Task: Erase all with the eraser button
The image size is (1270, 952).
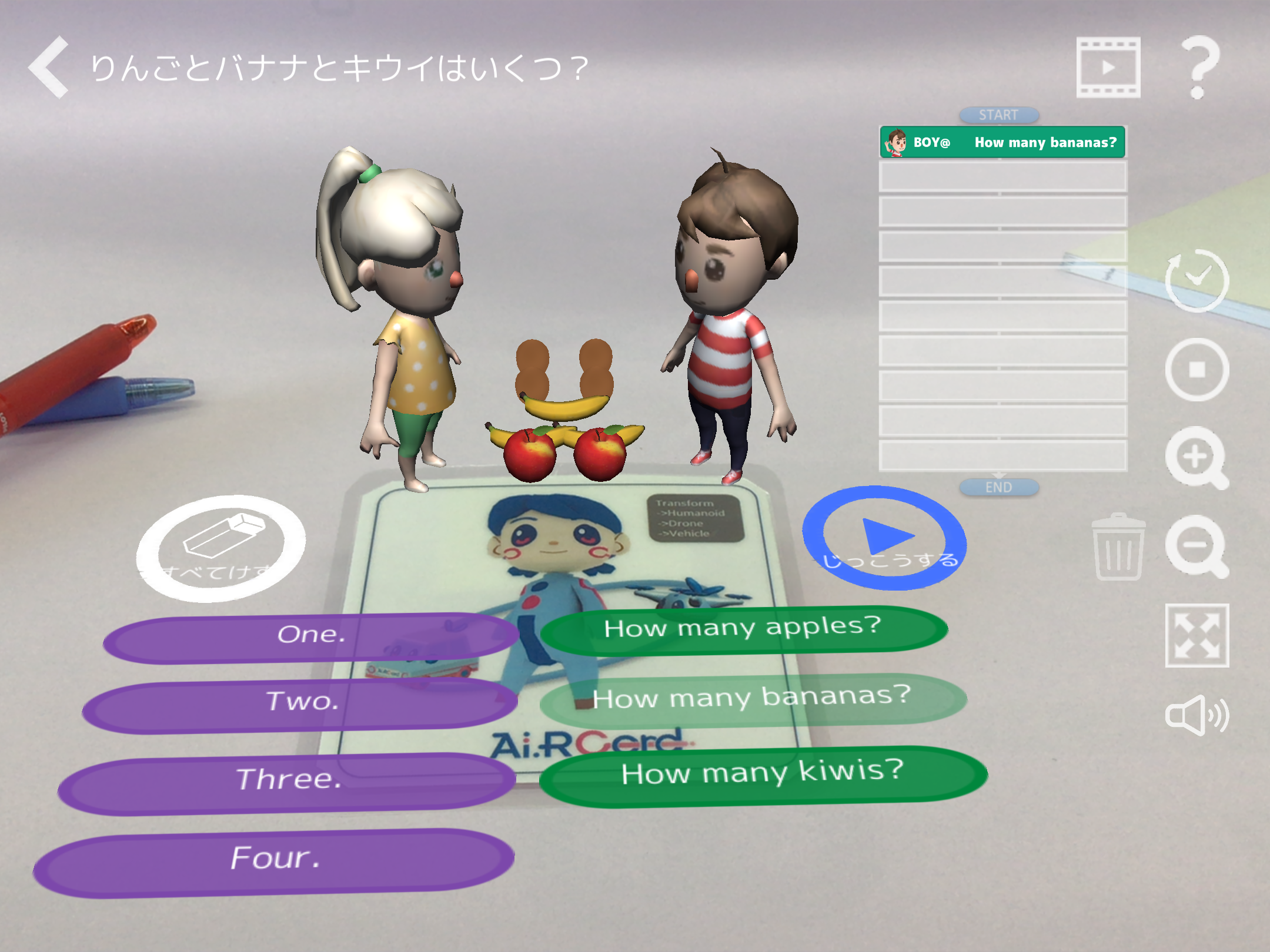Action: [x=221, y=548]
